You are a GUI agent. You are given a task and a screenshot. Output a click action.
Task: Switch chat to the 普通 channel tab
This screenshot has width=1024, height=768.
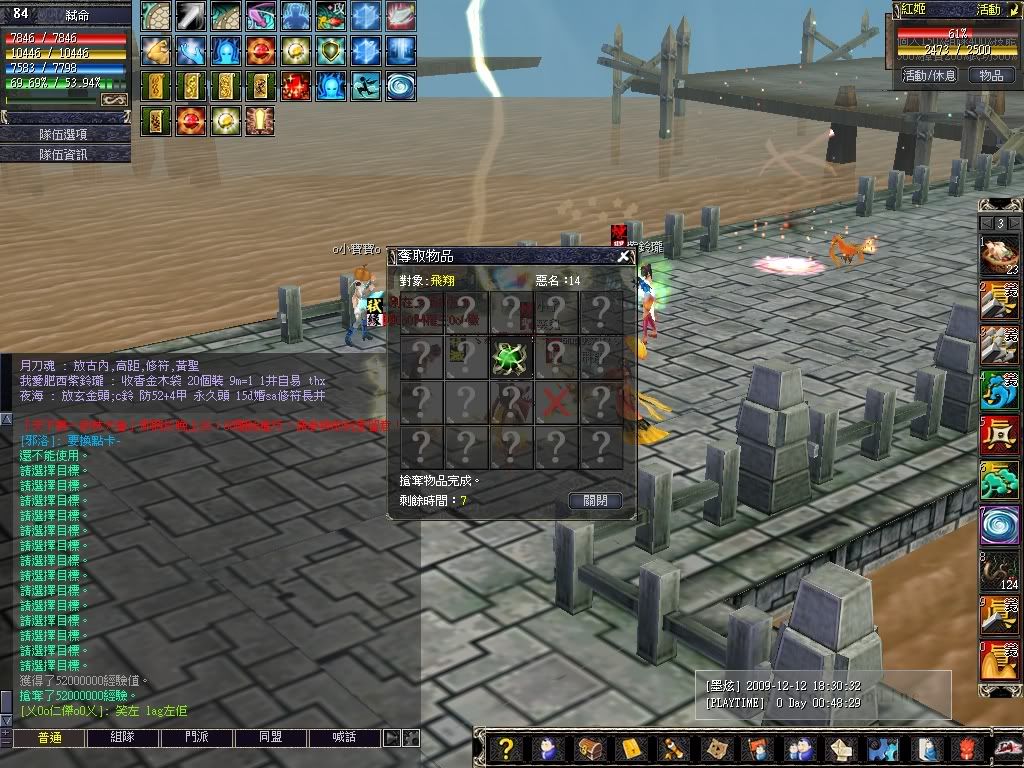pos(49,738)
